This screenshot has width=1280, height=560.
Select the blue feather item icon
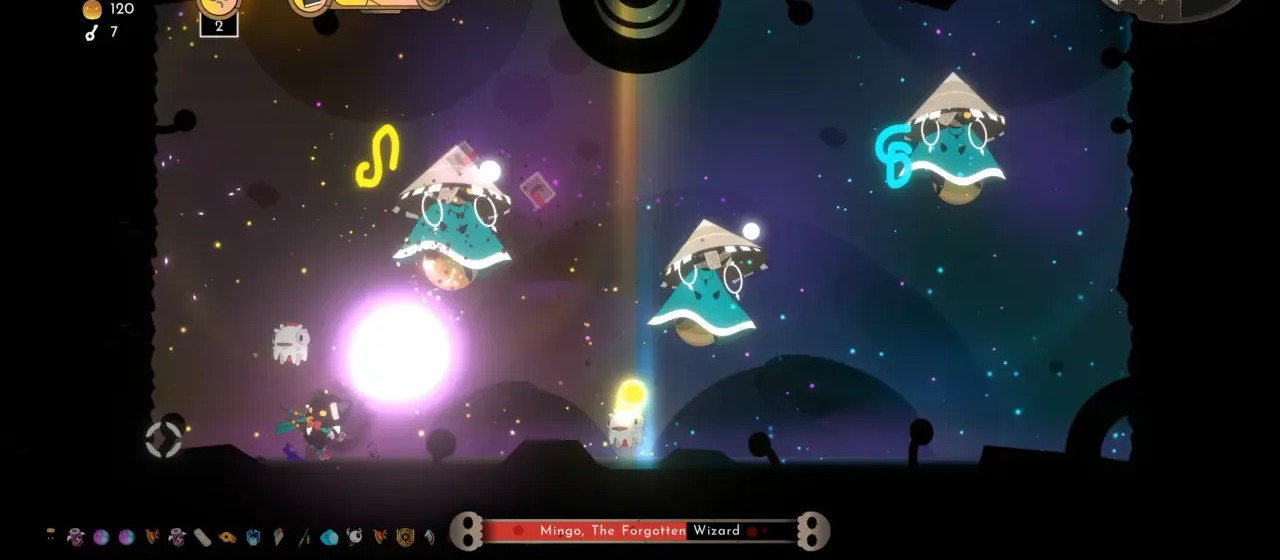[x=429, y=537]
